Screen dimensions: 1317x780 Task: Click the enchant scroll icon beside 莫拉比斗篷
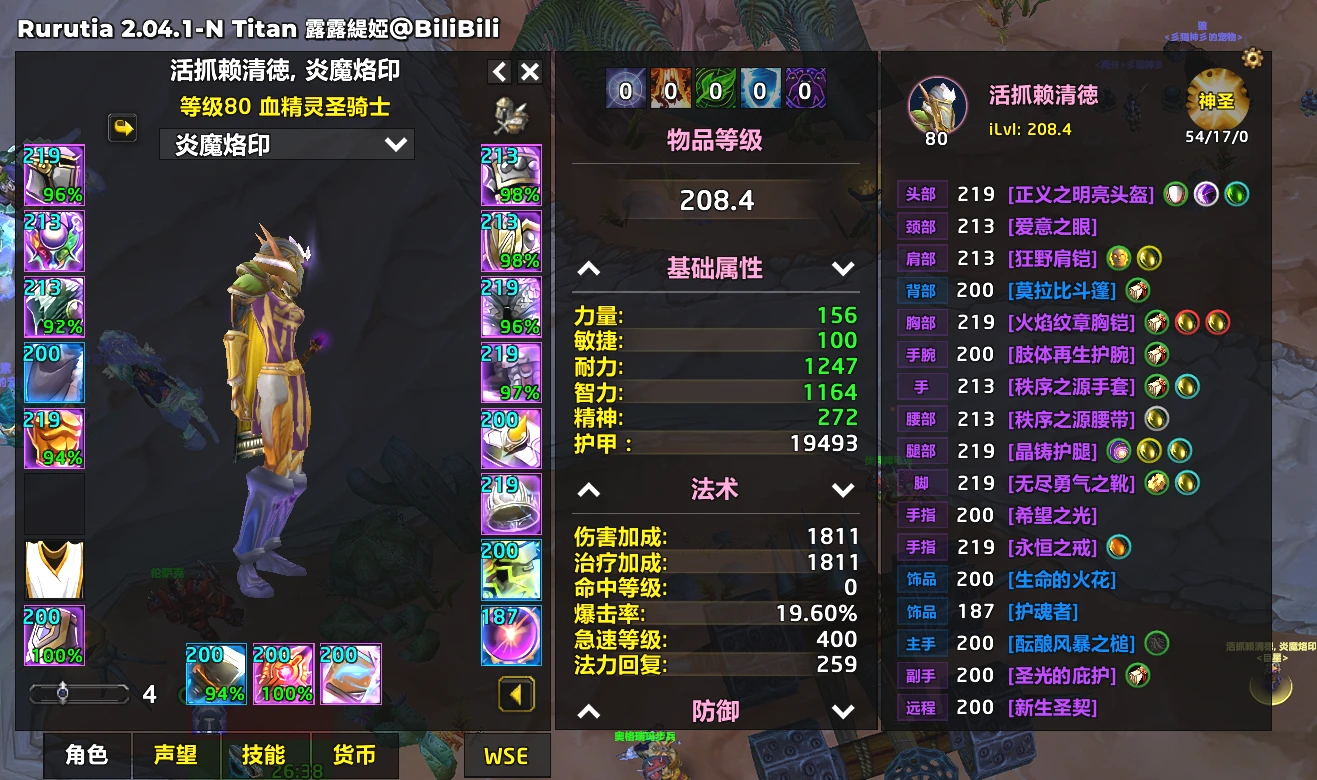pos(1138,290)
